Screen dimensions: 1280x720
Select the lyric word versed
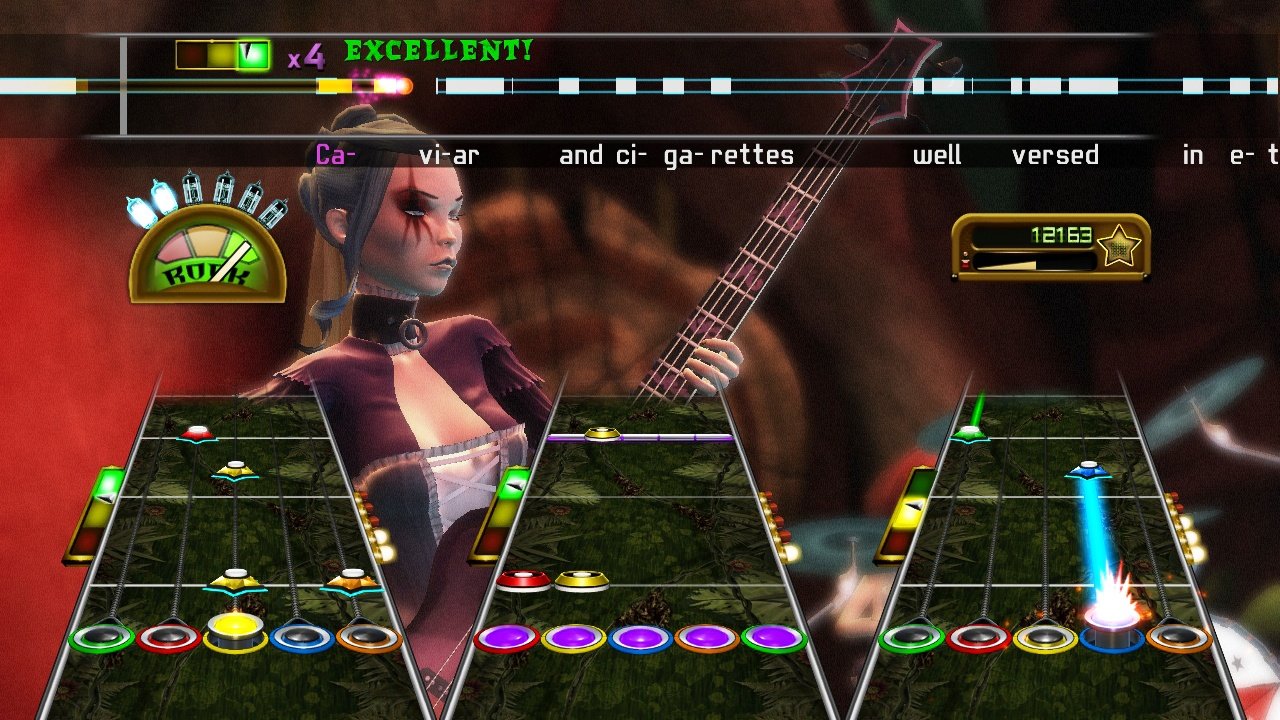[x=1057, y=154]
